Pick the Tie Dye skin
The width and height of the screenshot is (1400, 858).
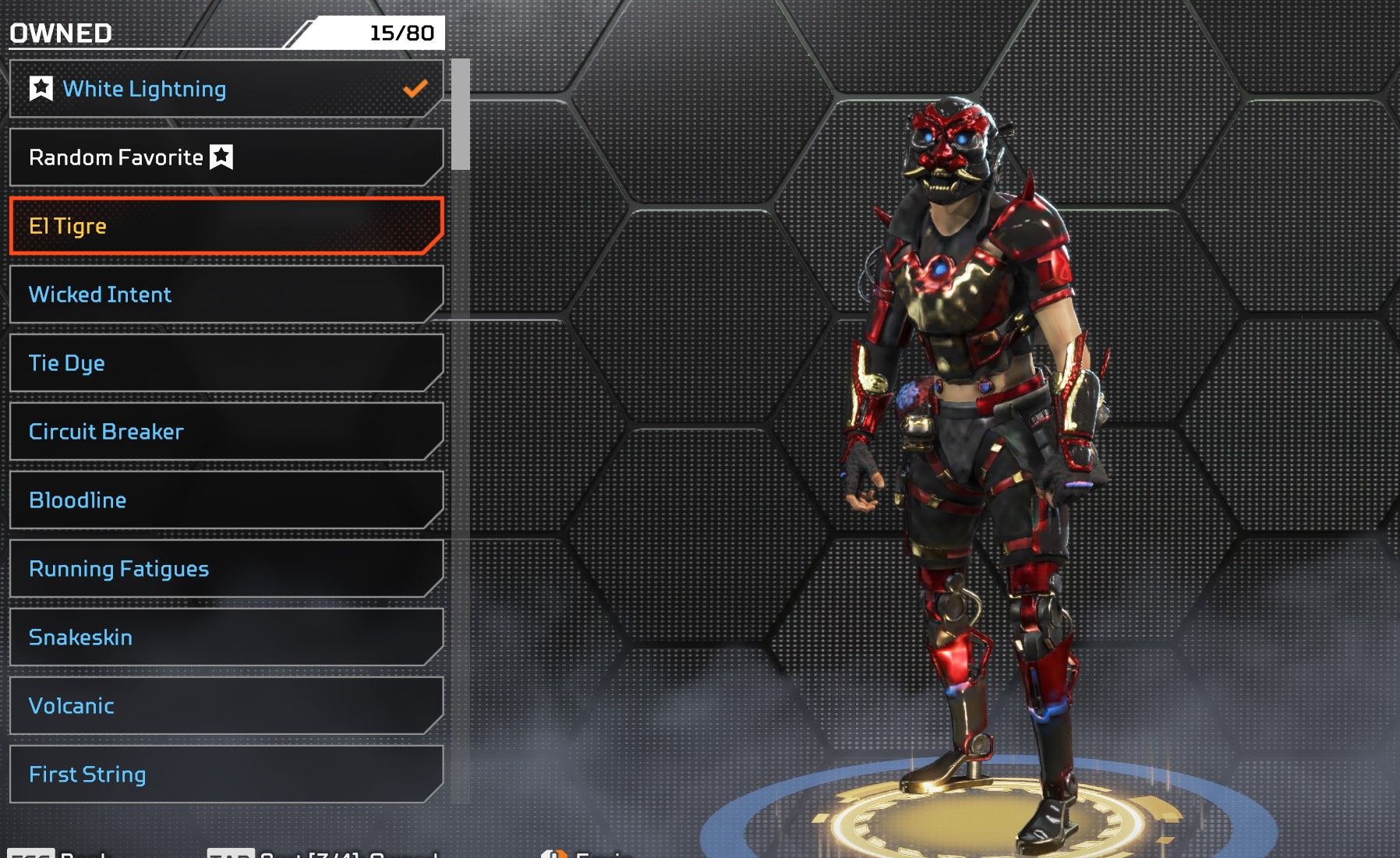226,363
